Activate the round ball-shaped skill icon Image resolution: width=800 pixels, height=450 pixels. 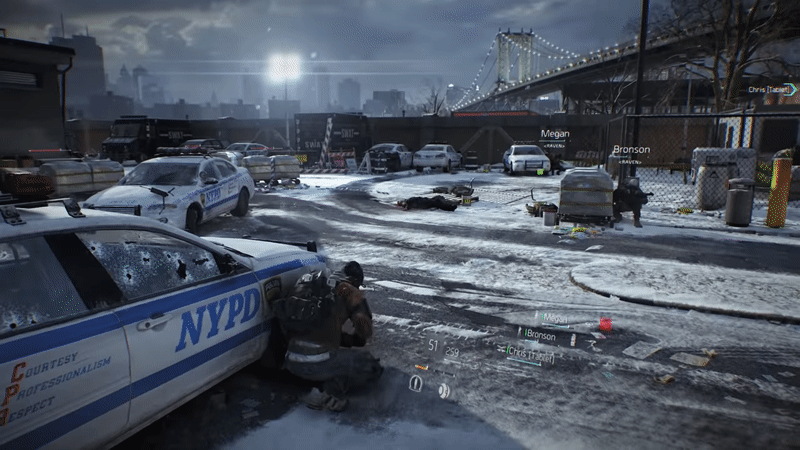point(444,391)
